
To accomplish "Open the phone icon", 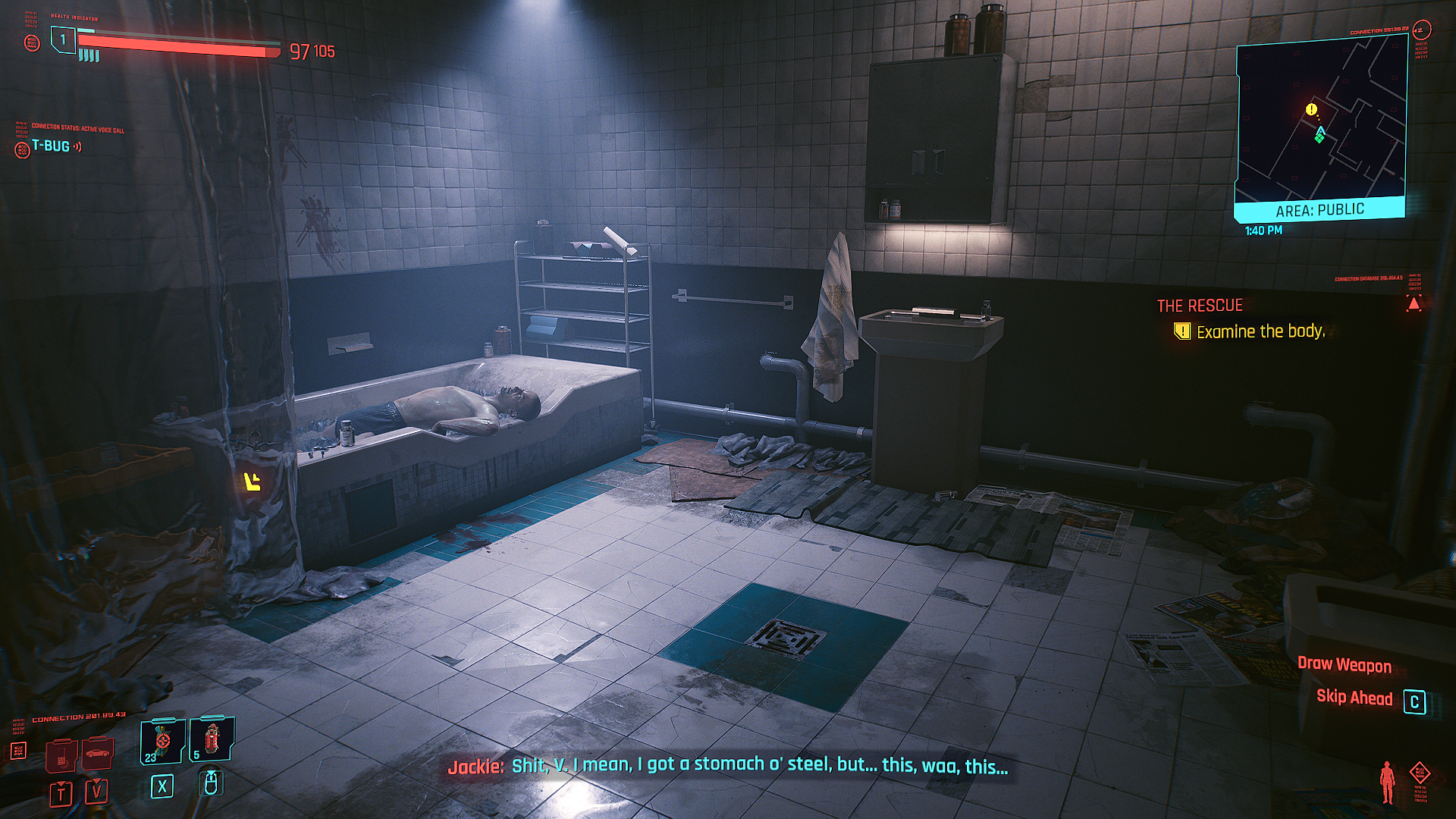I will click(x=61, y=755).
